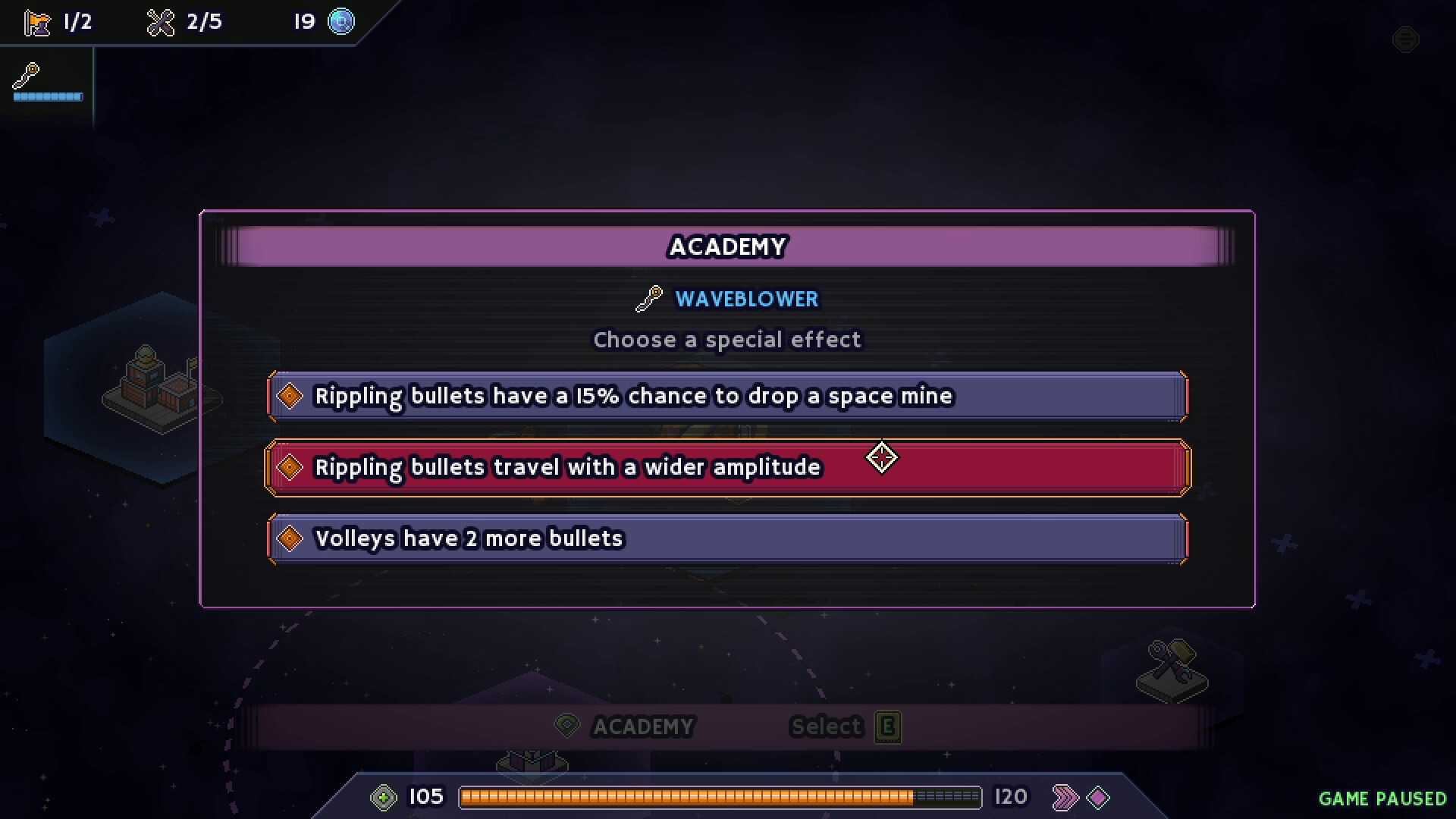Click the Academy emblem icon in the bottom prompt
Image resolution: width=1456 pixels, height=819 pixels.
(x=566, y=726)
